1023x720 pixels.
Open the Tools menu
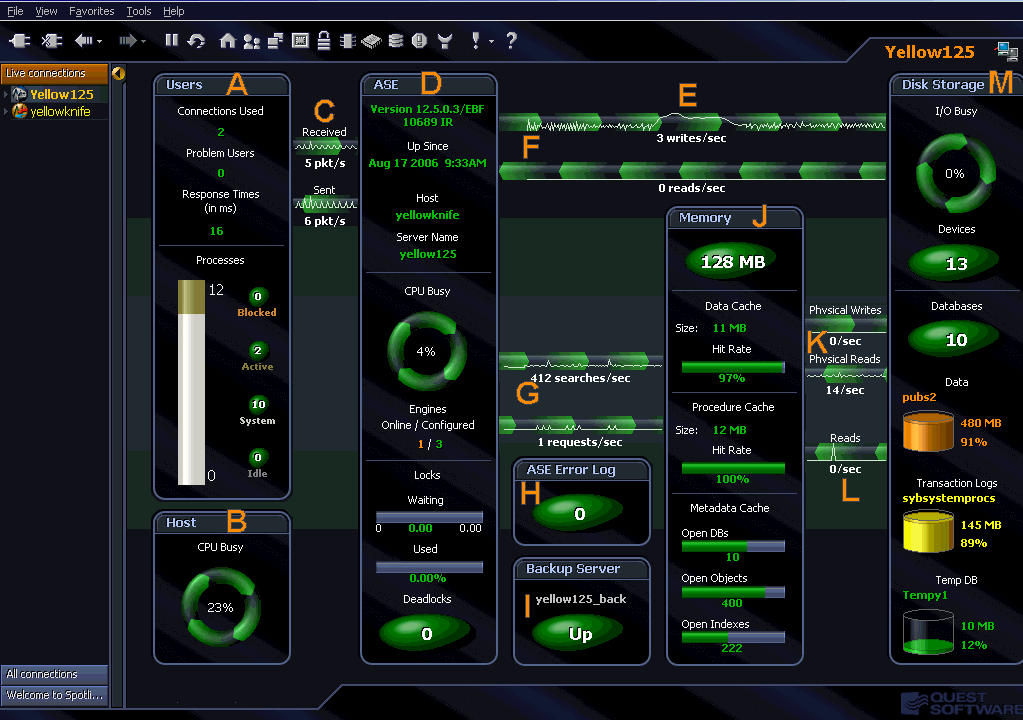139,11
